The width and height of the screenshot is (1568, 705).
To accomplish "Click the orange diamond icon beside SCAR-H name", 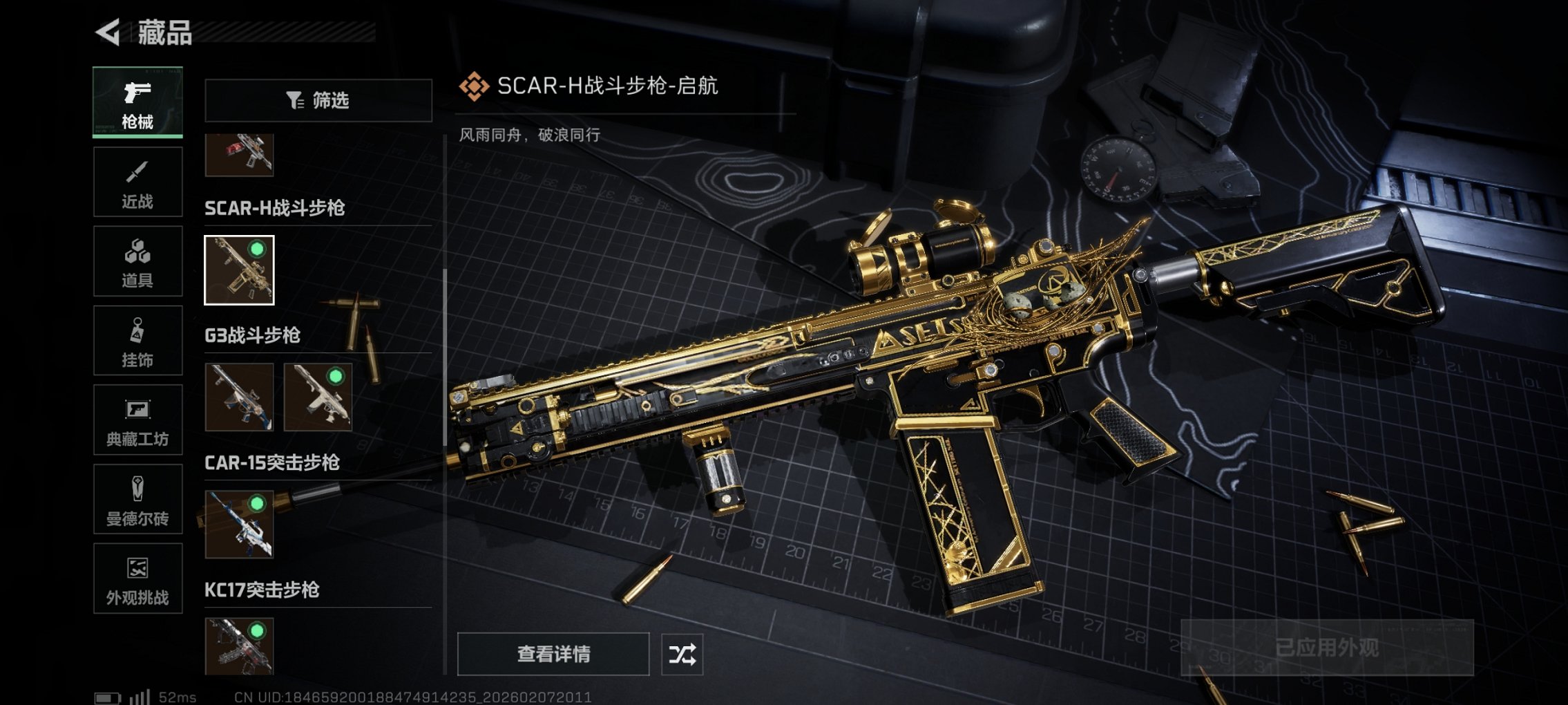I will (x=475, y=86).
